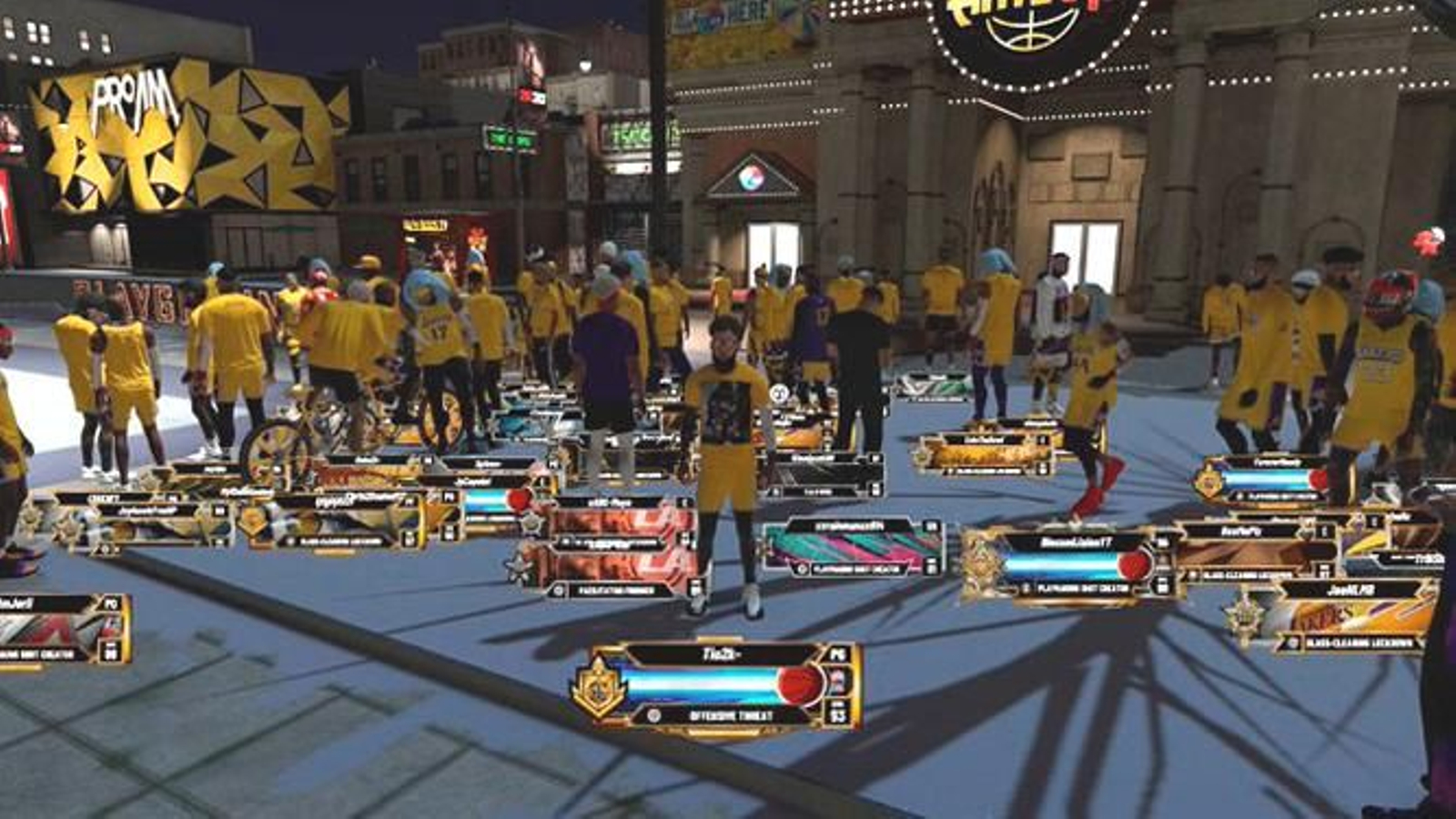Click the red basketball on Tia2k's progress bar

coord(799,686)
